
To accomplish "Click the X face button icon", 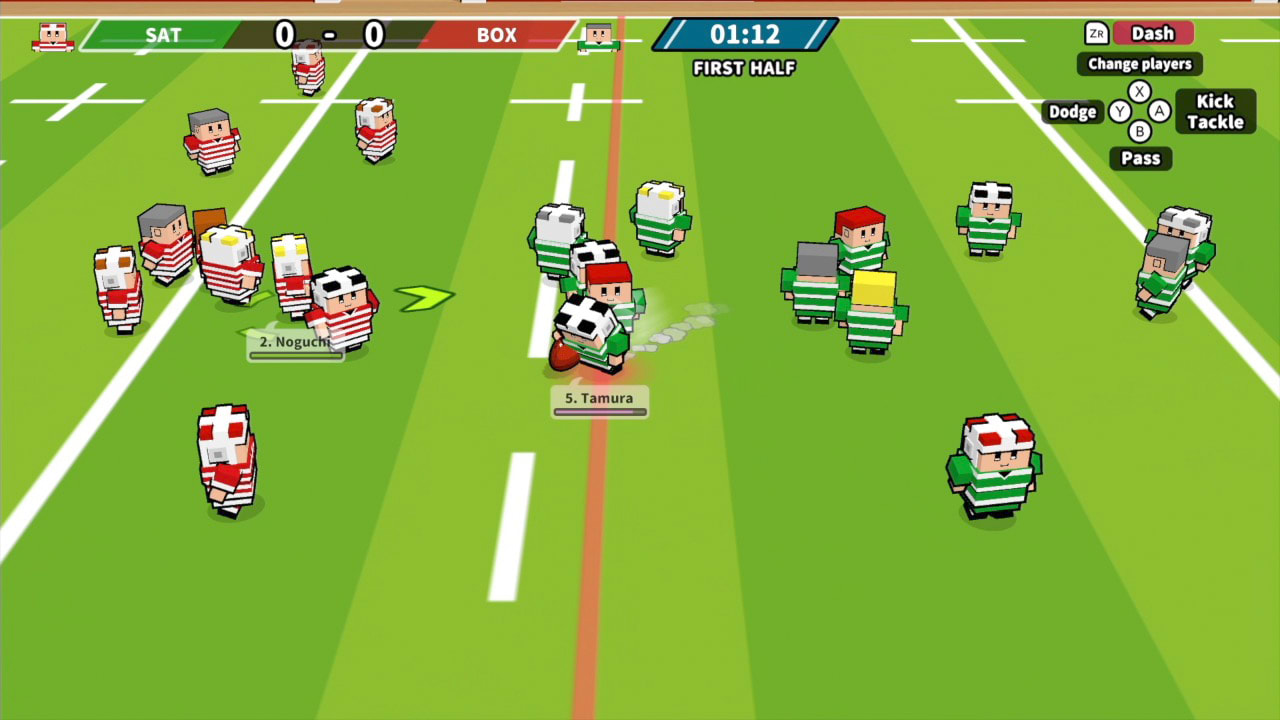I will [x=1140, y=90].
